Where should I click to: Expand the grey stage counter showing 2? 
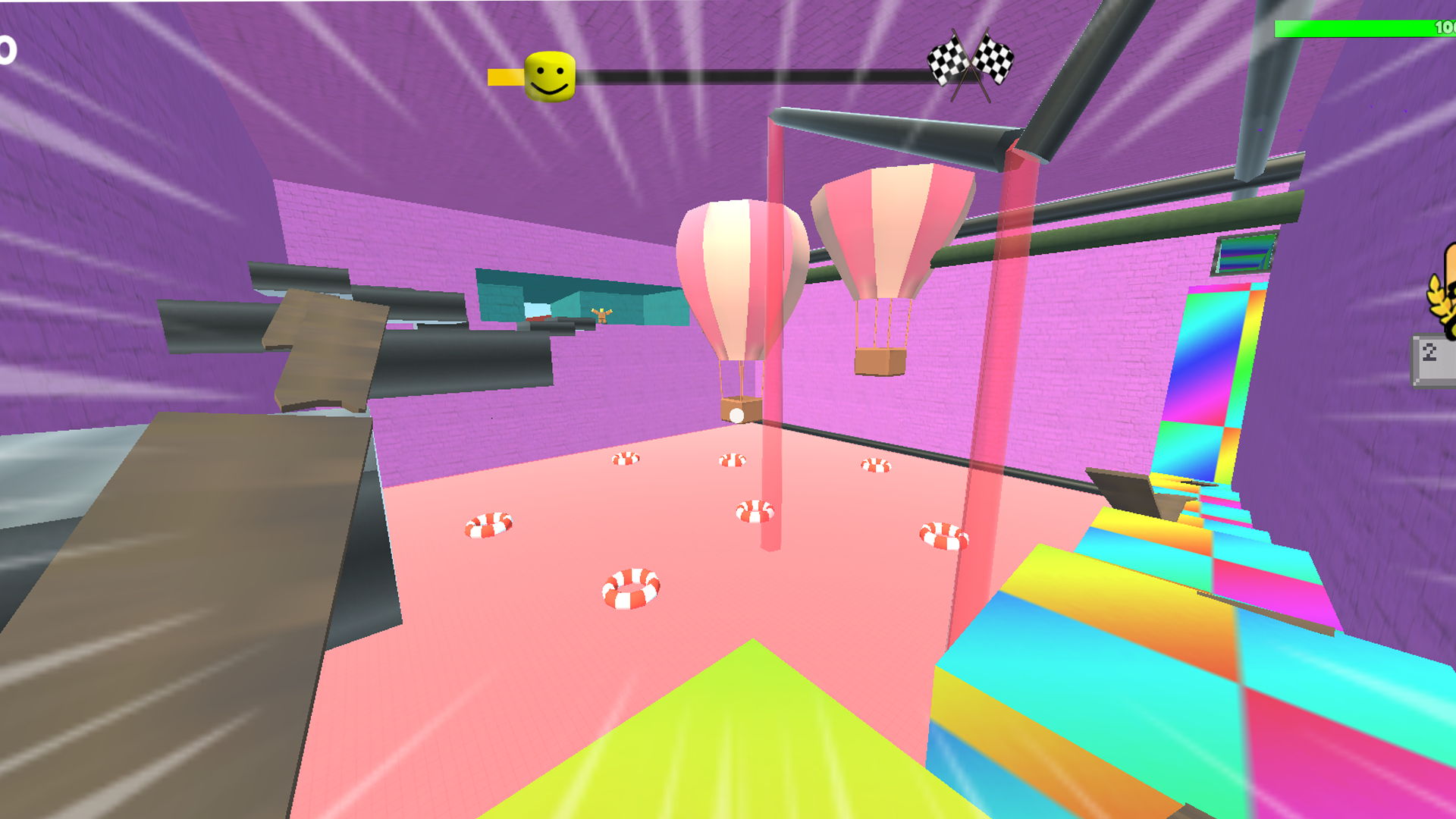pyautogui.click(x=1432, y=351)
